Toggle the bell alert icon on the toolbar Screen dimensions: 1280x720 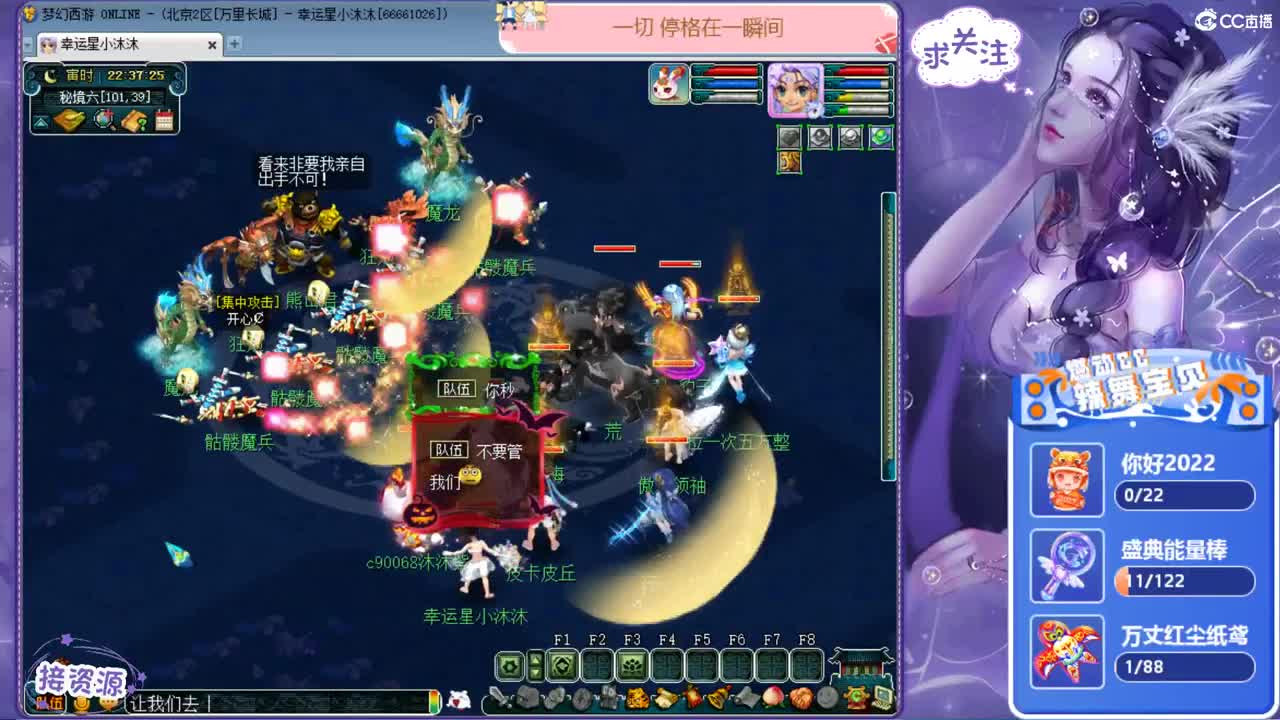[718, 698]
